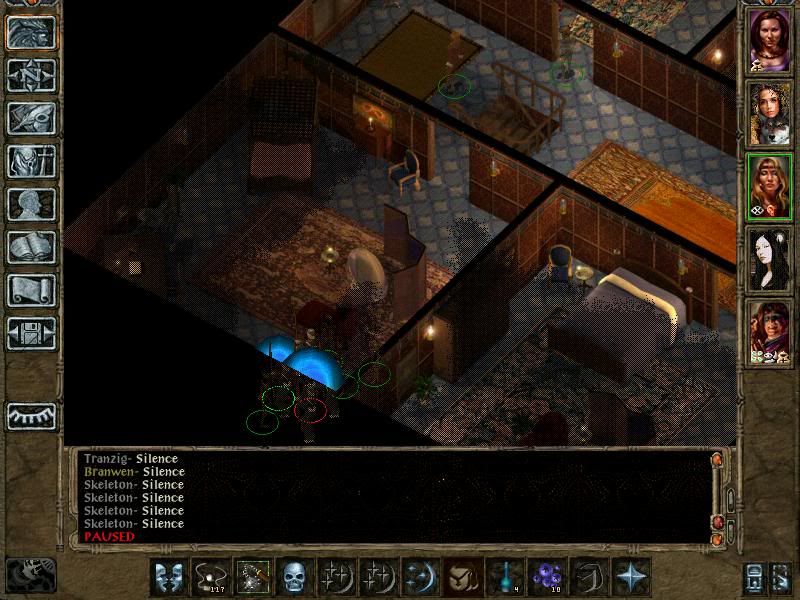Select the pale black-haired woman portrait

(x=770, y=258)
